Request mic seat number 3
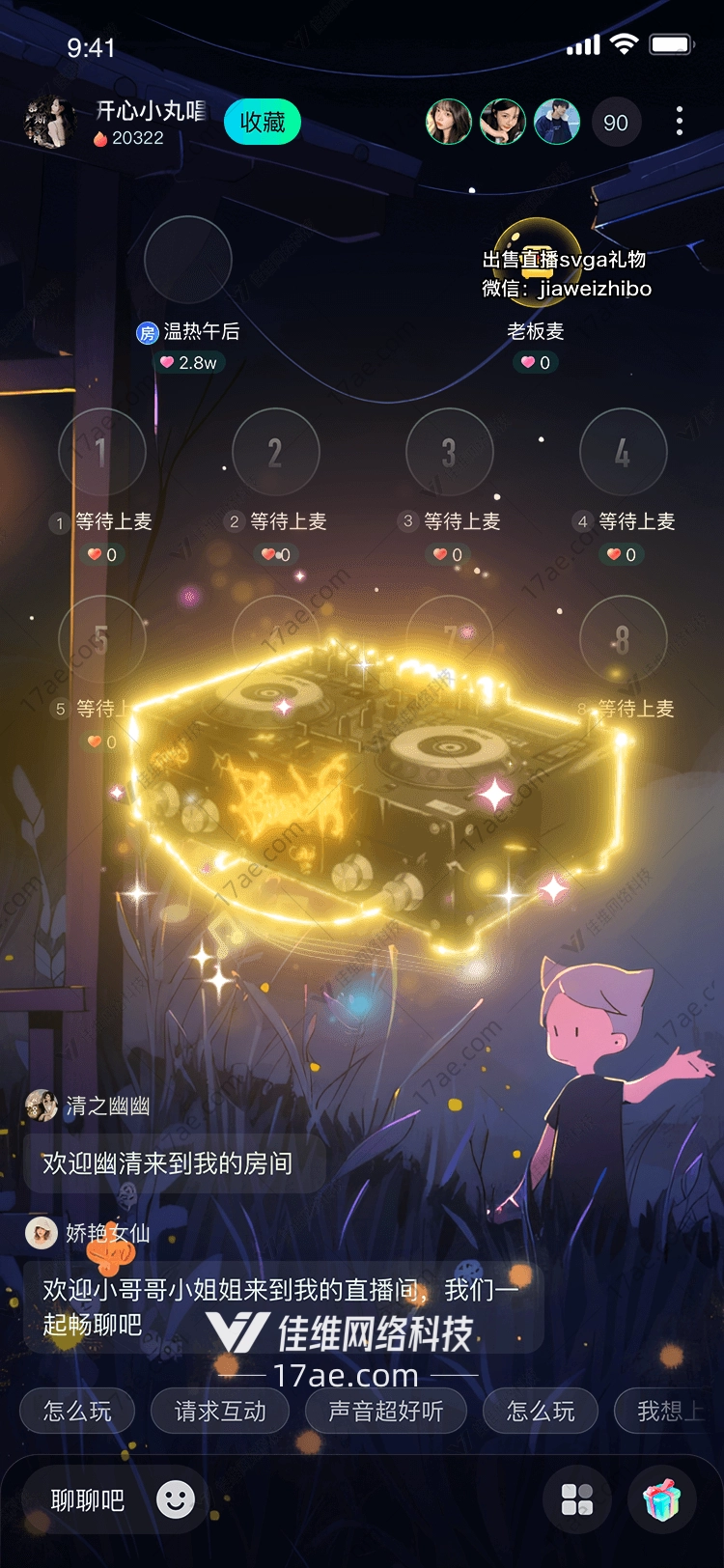724x1568 pixels. point(449,452)
